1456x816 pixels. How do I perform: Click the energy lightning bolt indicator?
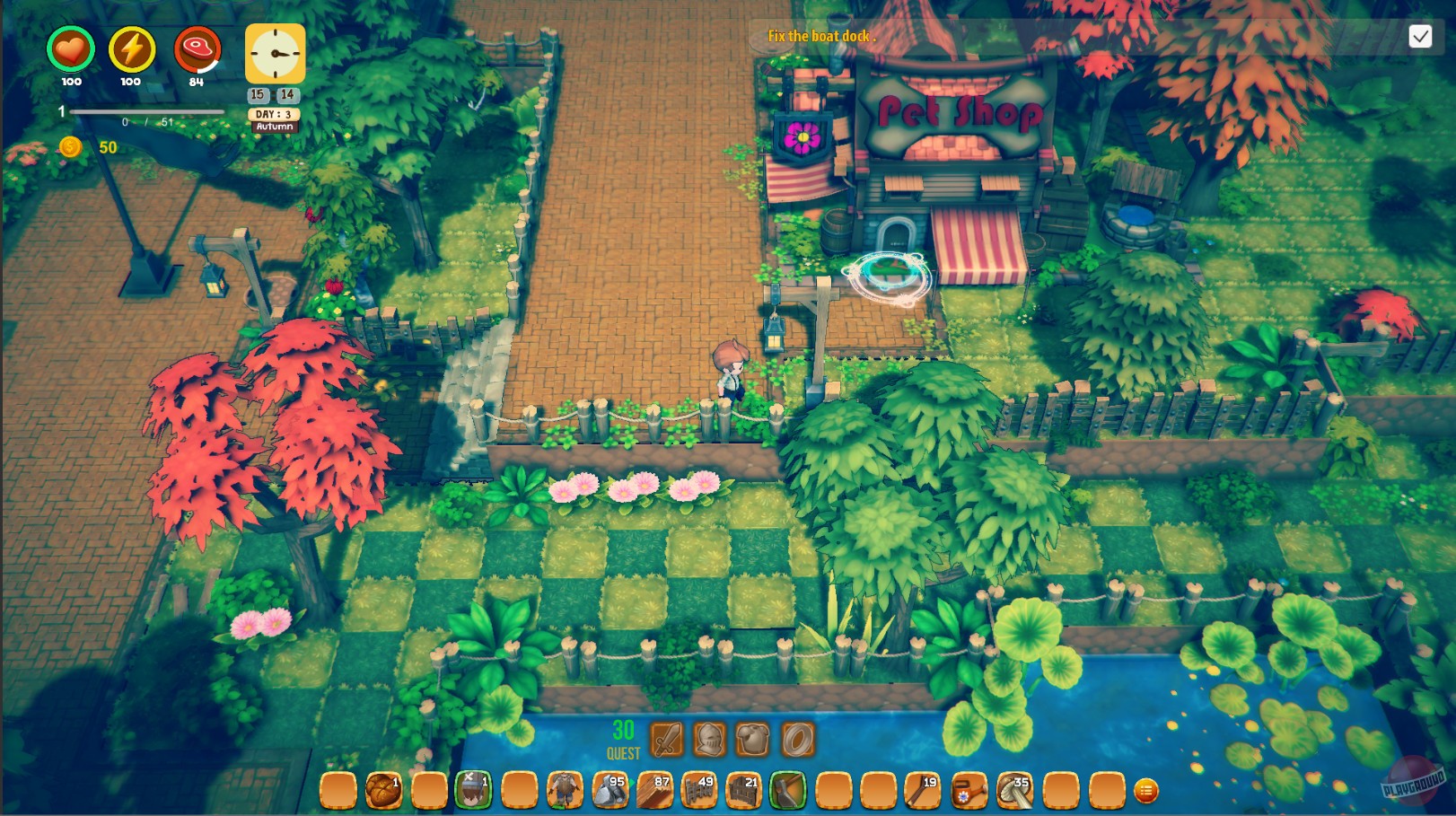coord(131,52)
